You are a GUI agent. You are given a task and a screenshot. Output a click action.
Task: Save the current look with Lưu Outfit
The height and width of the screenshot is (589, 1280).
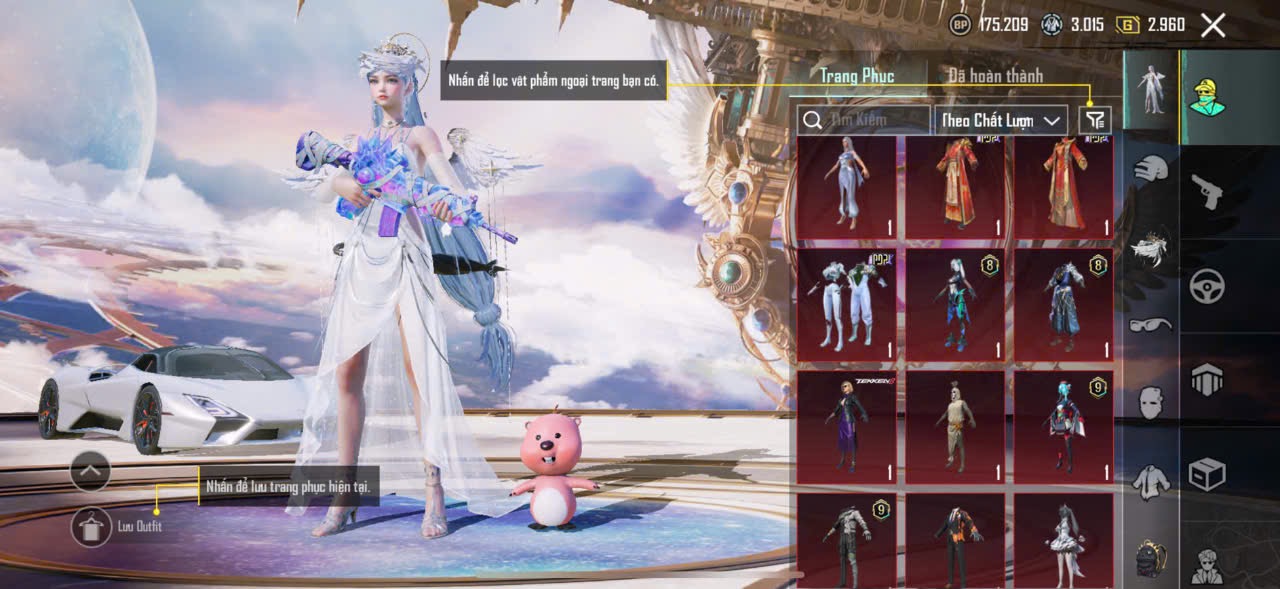pos(92,526)
